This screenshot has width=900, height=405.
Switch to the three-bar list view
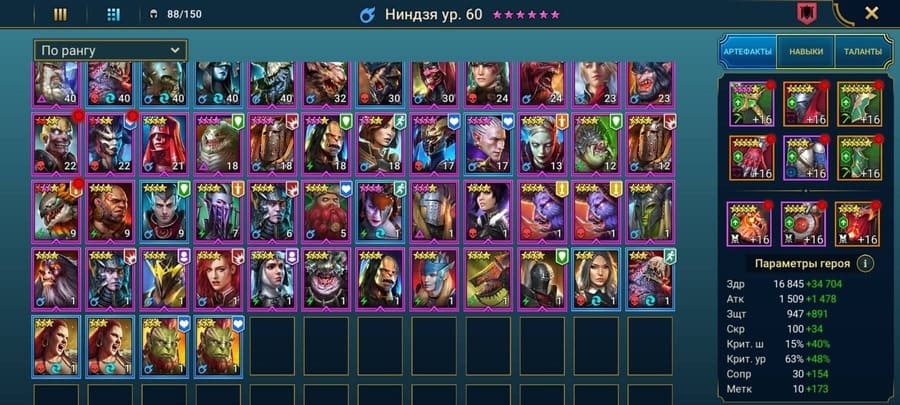coord(60,14)
